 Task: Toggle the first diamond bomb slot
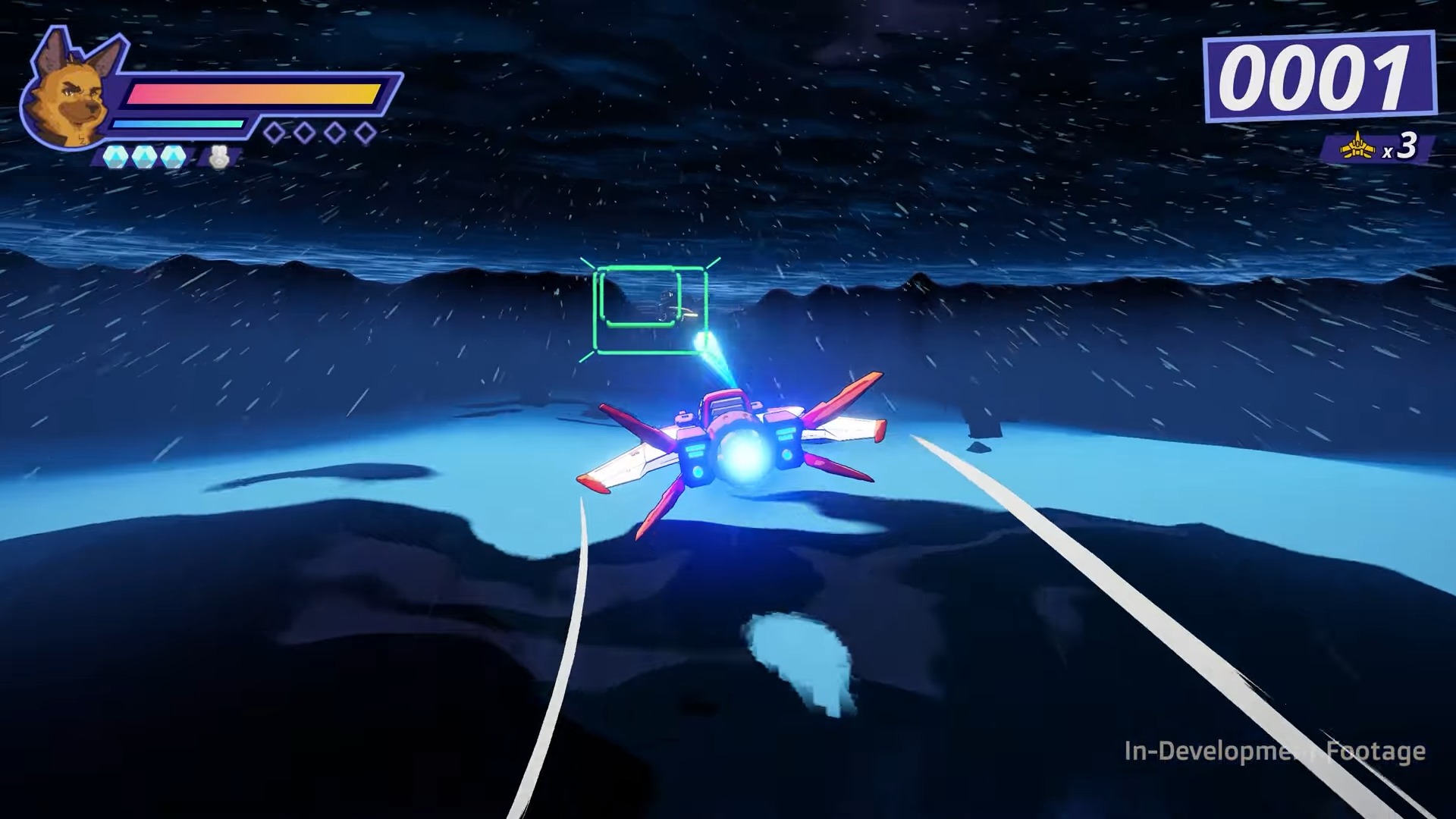(x=274, y=131)
